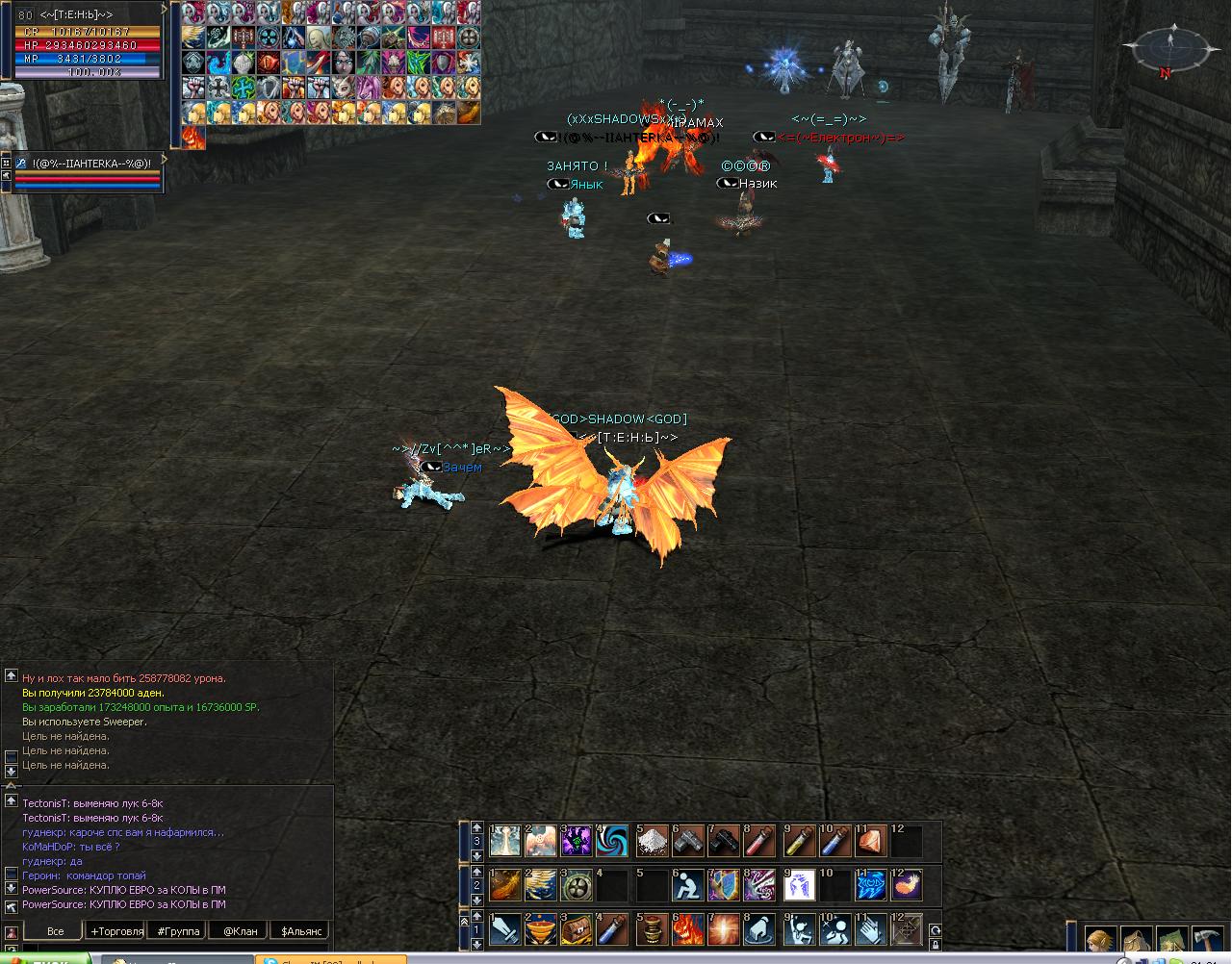Show the Все chat tab
The image size is (1232, 964).
(56, 930)
